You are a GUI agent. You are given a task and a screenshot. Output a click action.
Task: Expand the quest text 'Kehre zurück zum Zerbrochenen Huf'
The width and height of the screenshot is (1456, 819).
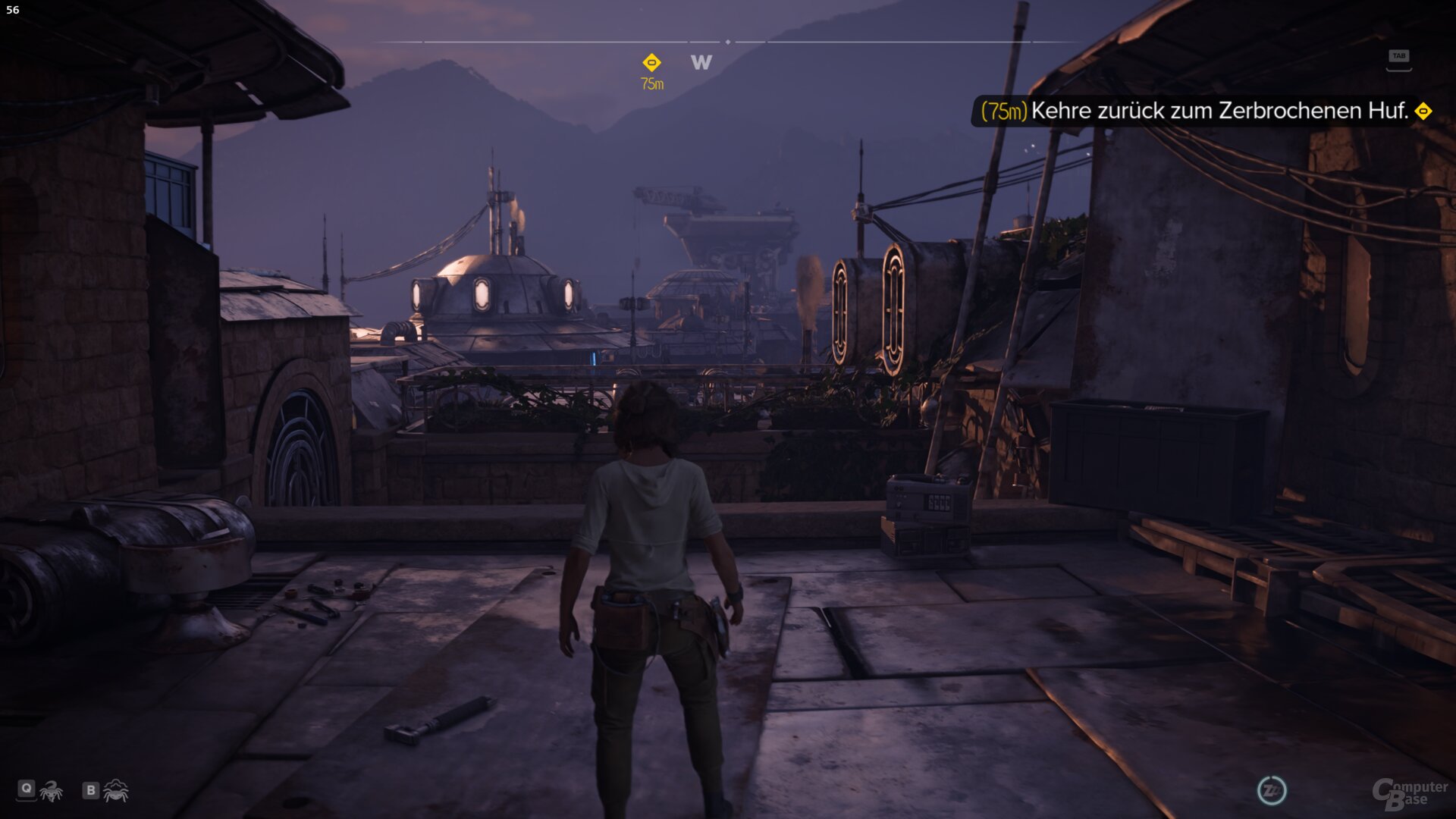click(1221, 112)
